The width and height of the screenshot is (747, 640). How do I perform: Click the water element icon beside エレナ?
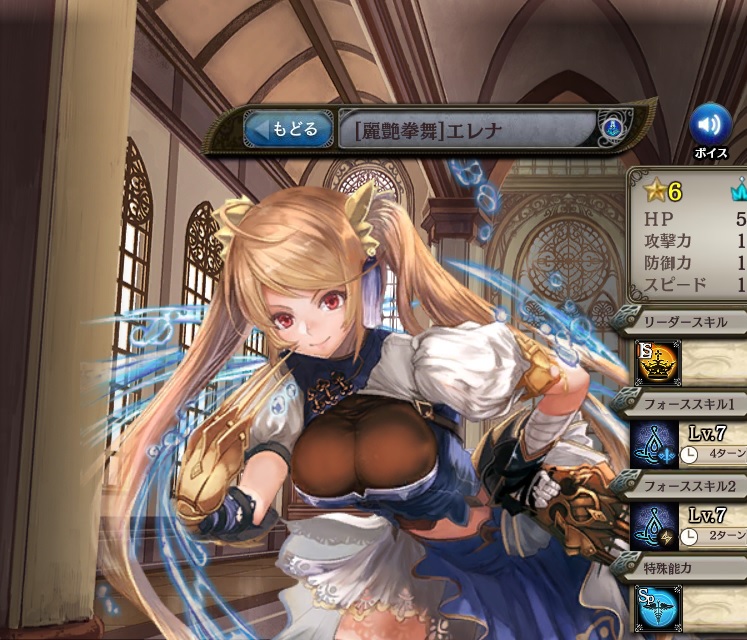pyautogui.click(x=612, y=129)
